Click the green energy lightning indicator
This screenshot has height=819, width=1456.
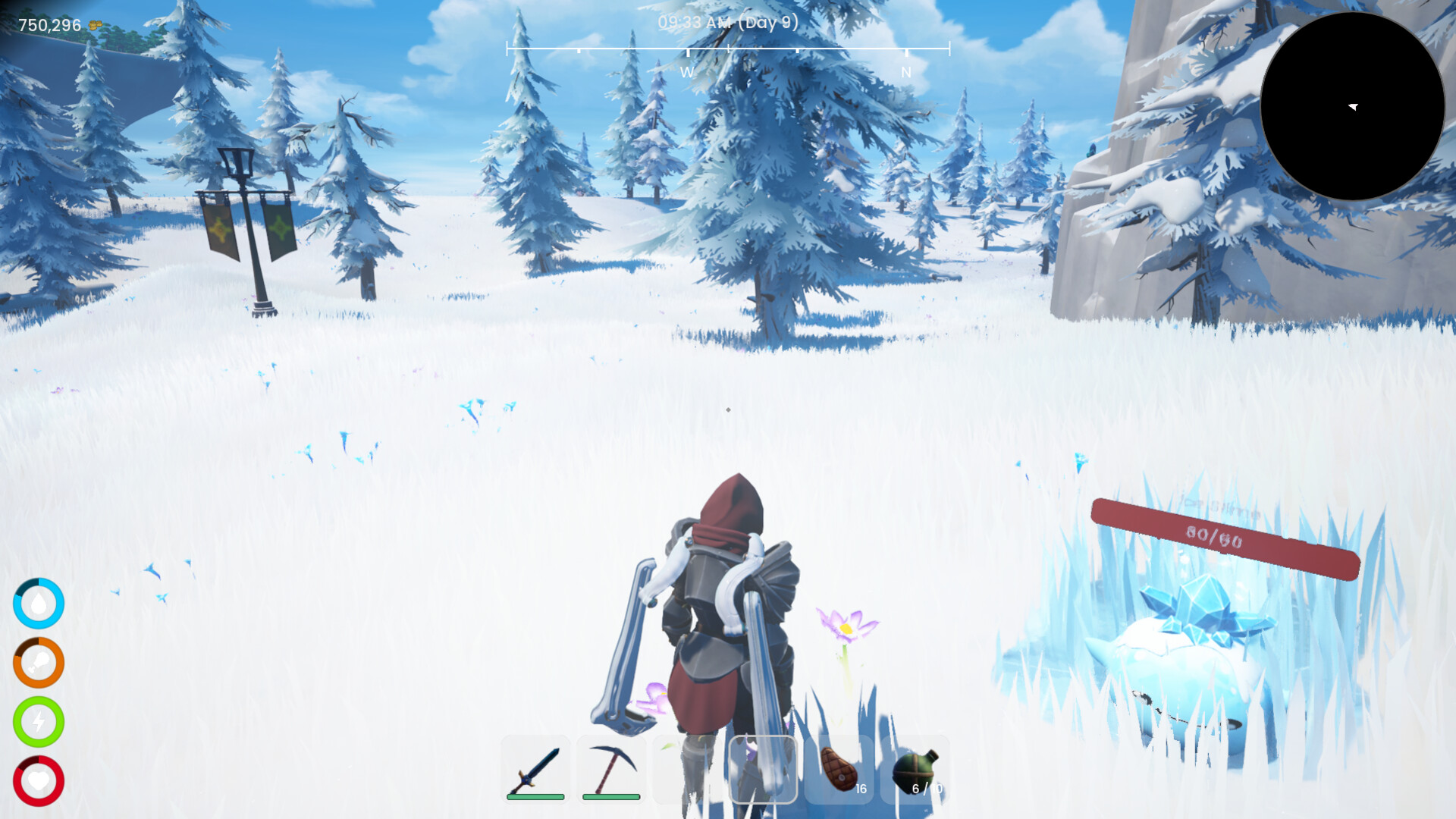coord(39,720)
